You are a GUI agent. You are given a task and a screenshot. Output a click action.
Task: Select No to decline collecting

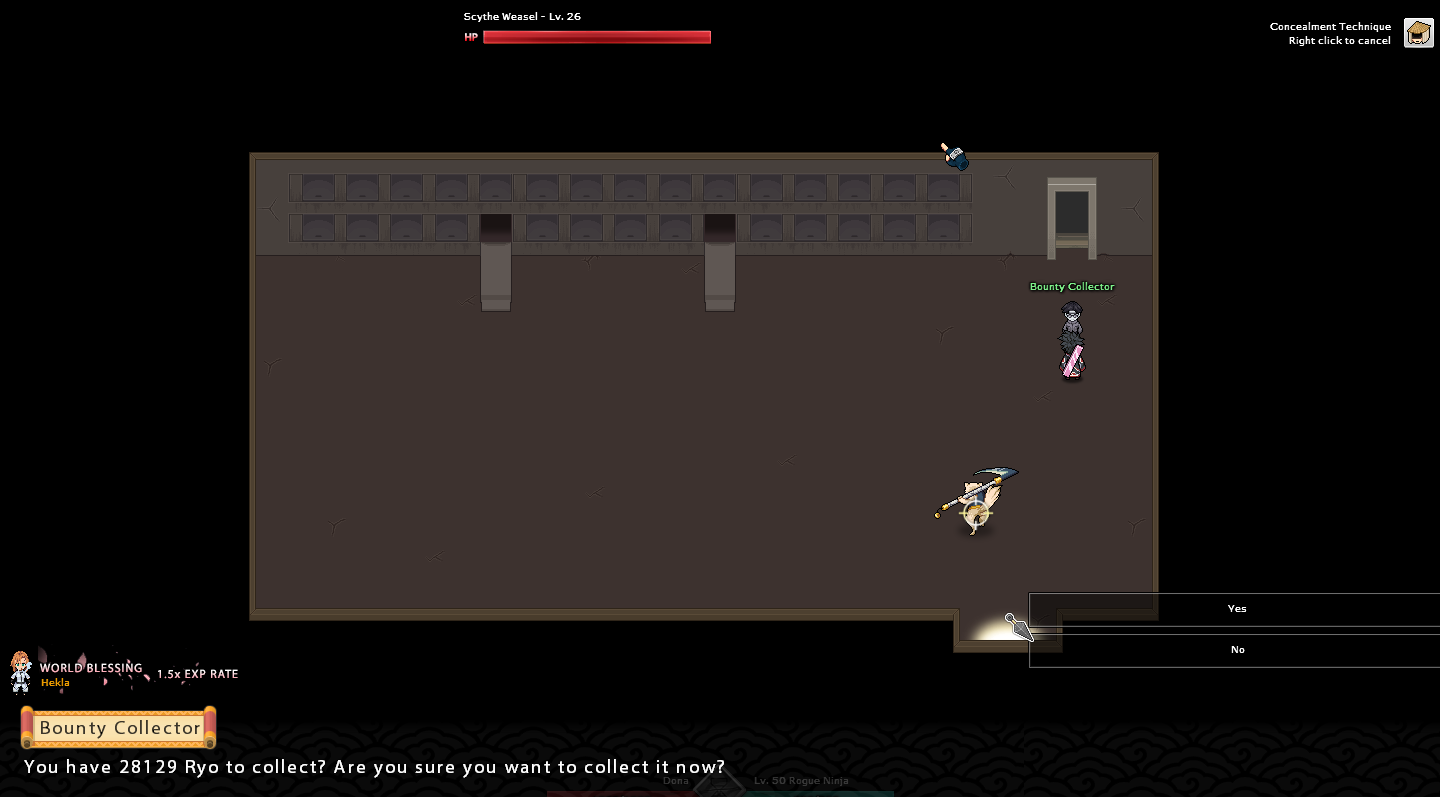[1236, 650]
